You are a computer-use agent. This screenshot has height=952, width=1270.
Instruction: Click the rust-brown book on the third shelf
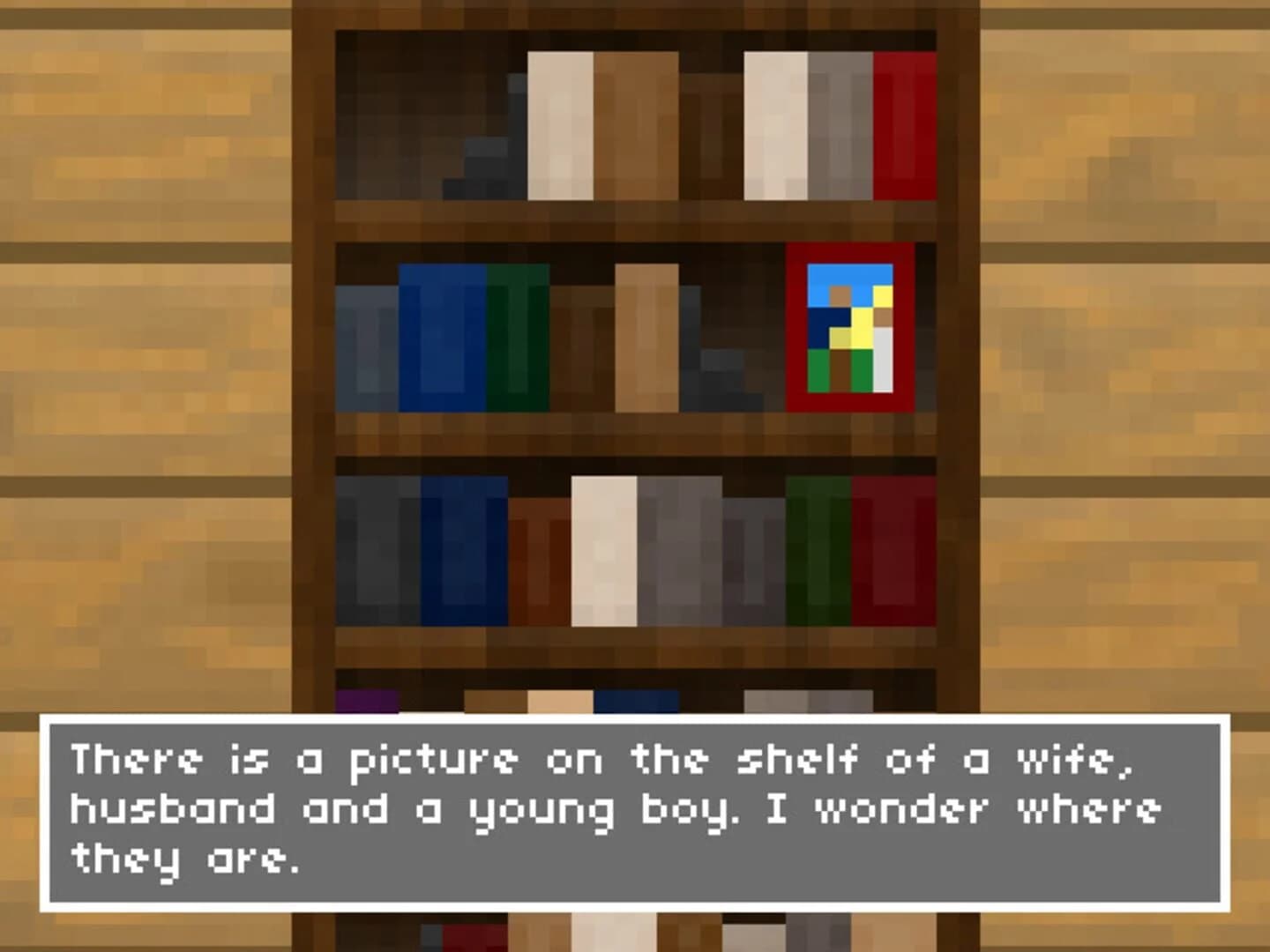(x=538, y=555)
